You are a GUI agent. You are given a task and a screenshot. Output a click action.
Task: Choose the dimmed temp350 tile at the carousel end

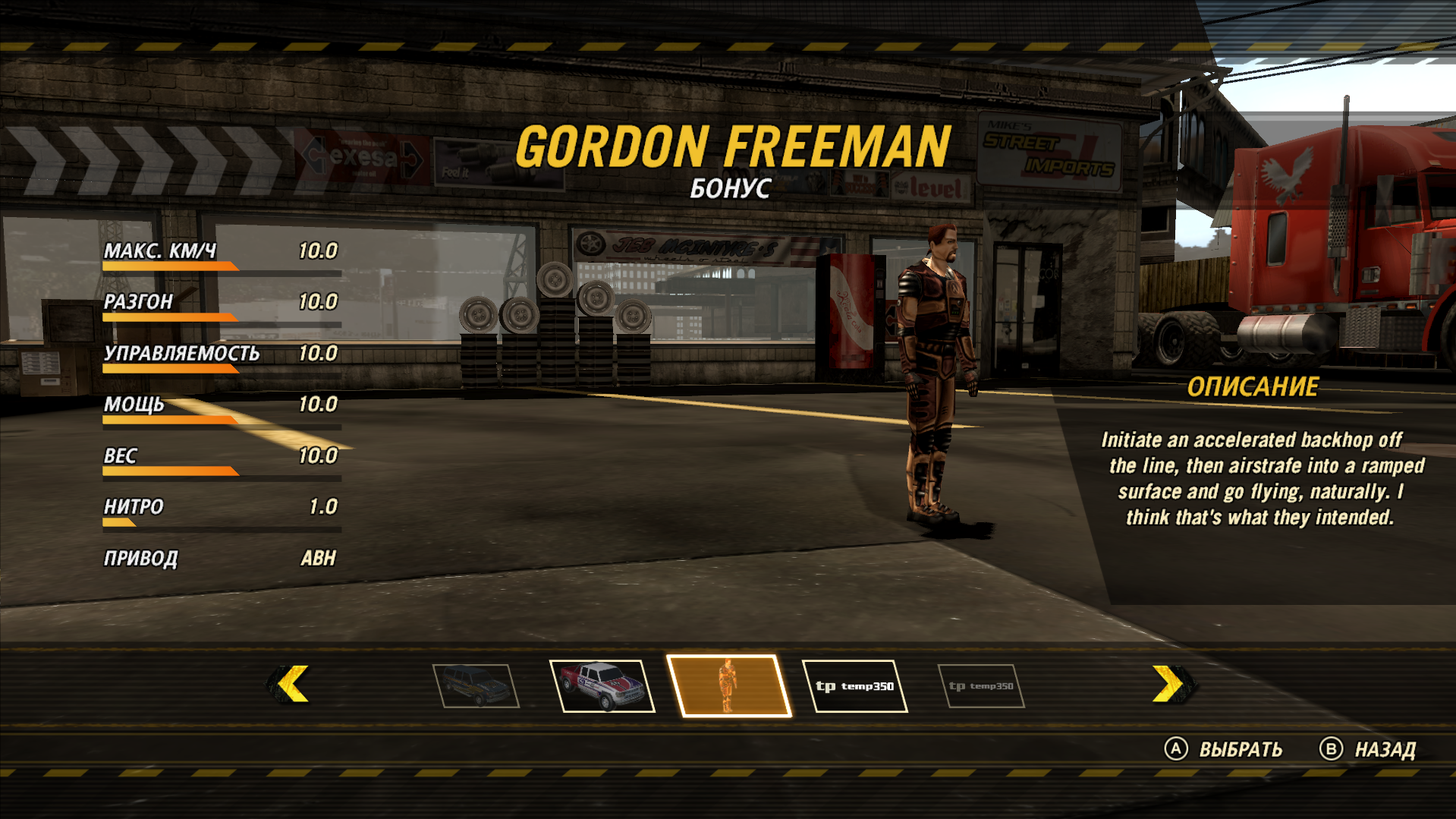(981, 686)
